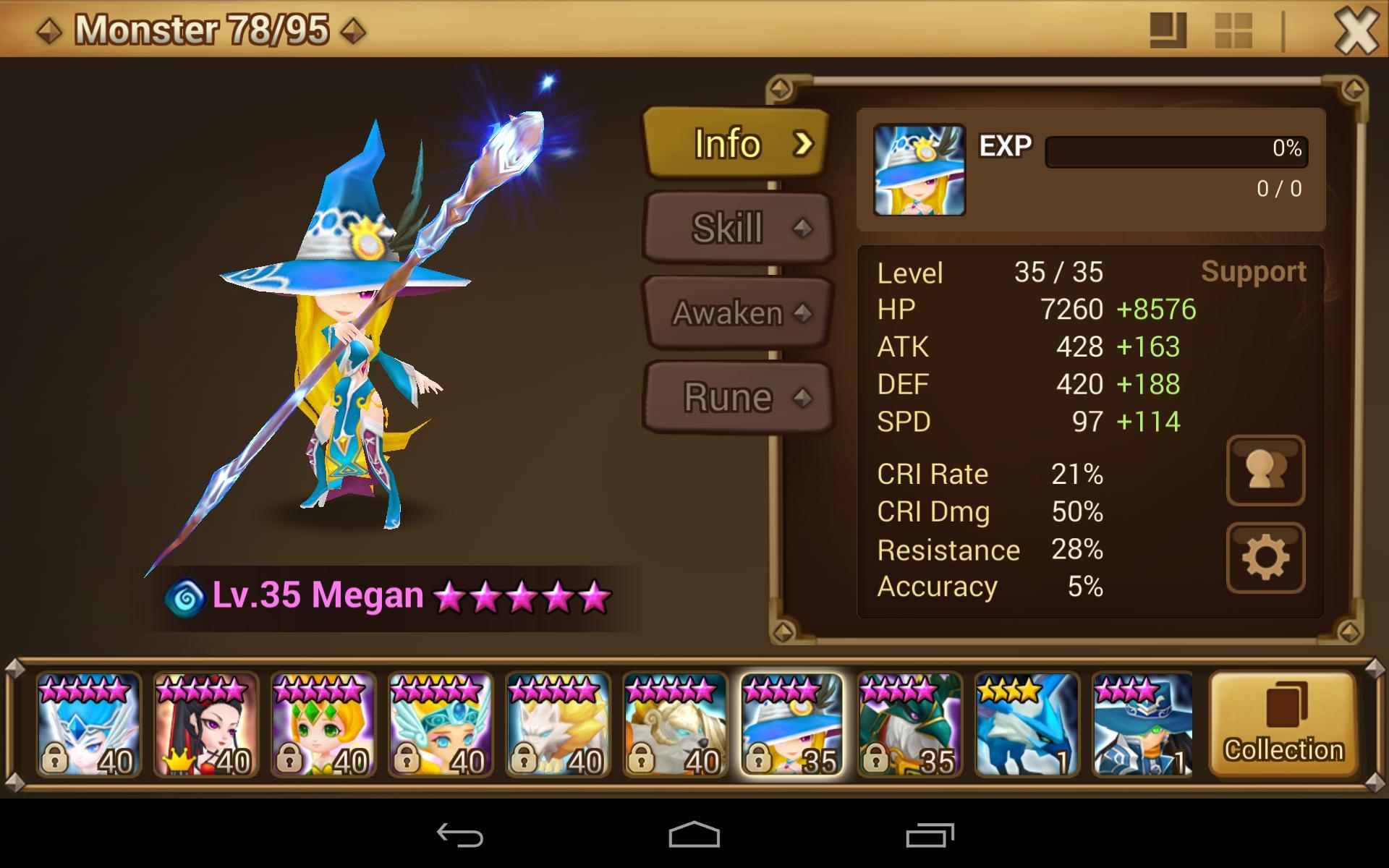Open the gear settings button
Screen dimensions: 1389x868
point(1265,558)
